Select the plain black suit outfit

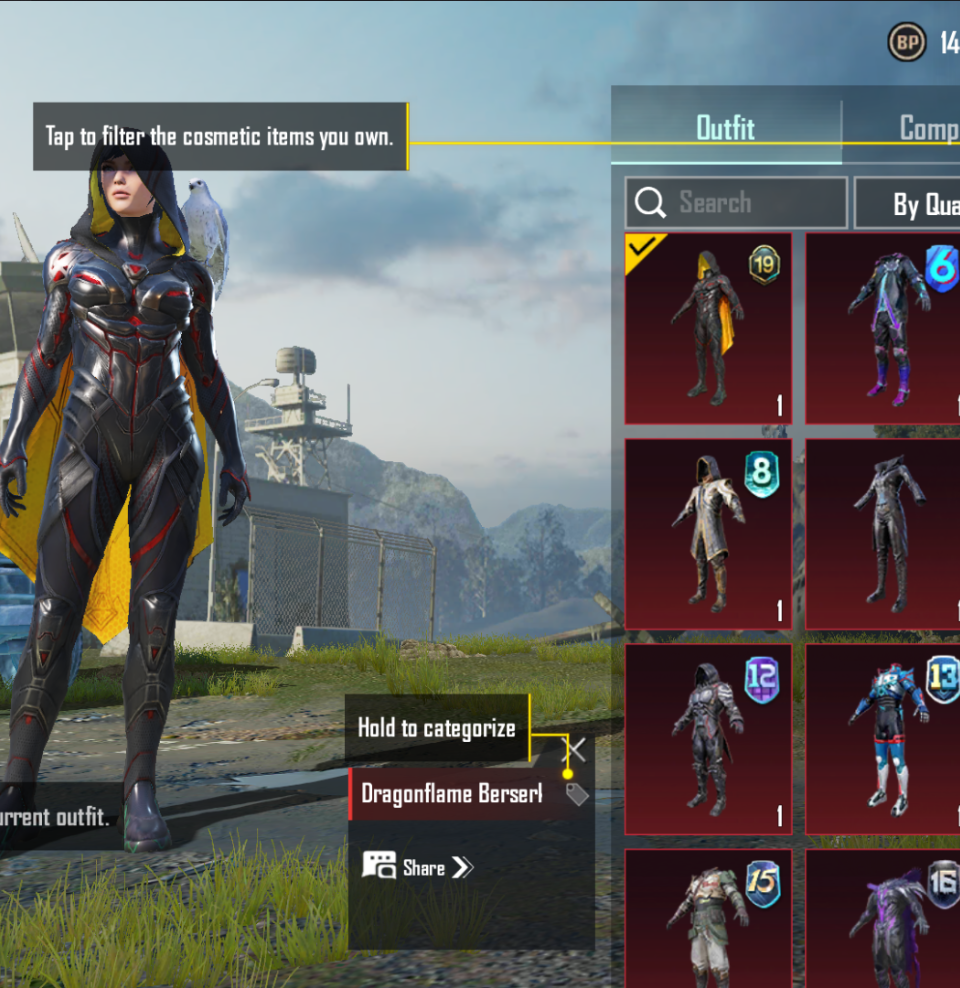pos(884,534)
